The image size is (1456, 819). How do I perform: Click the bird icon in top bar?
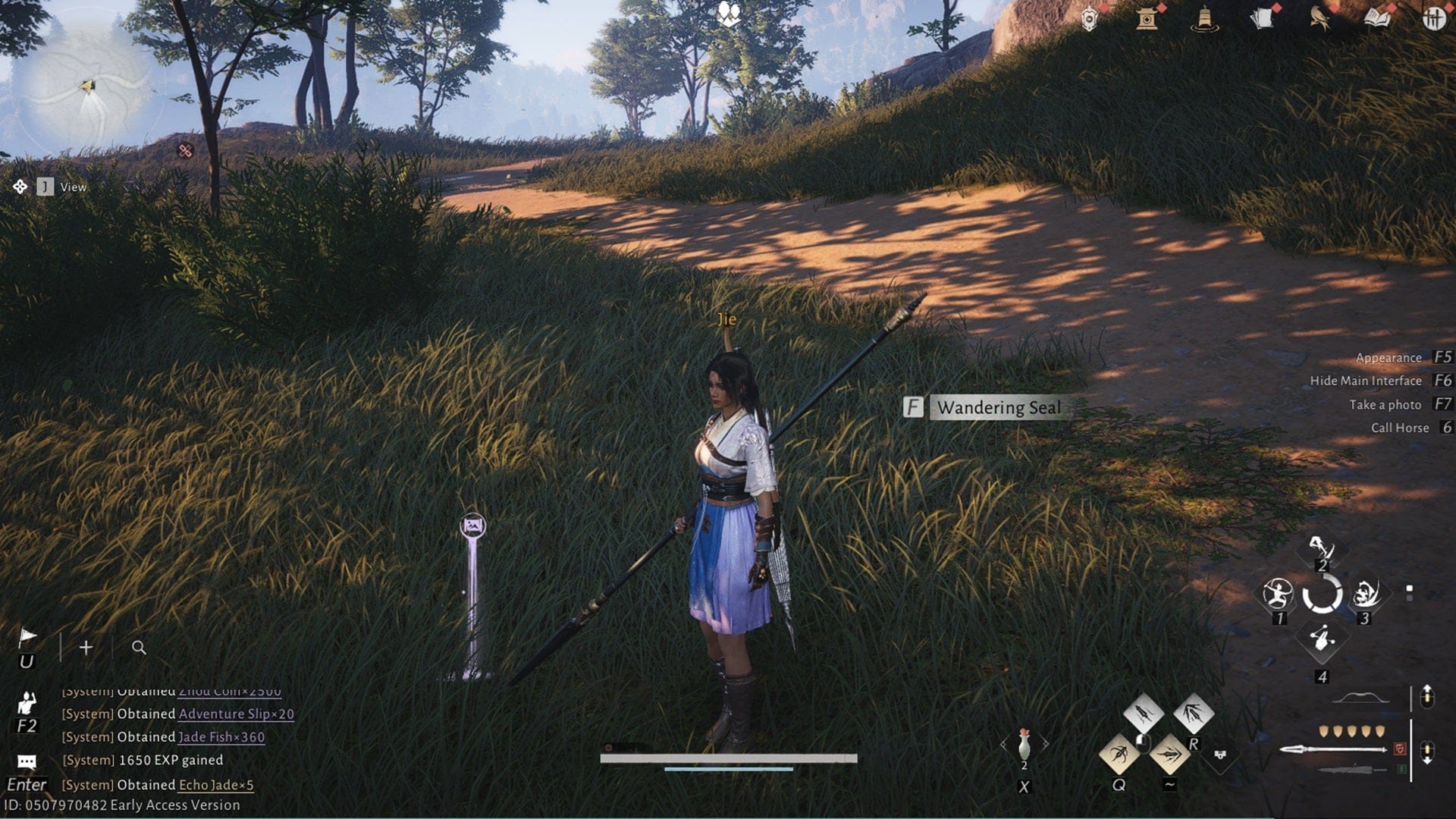tap(1319, 19)
